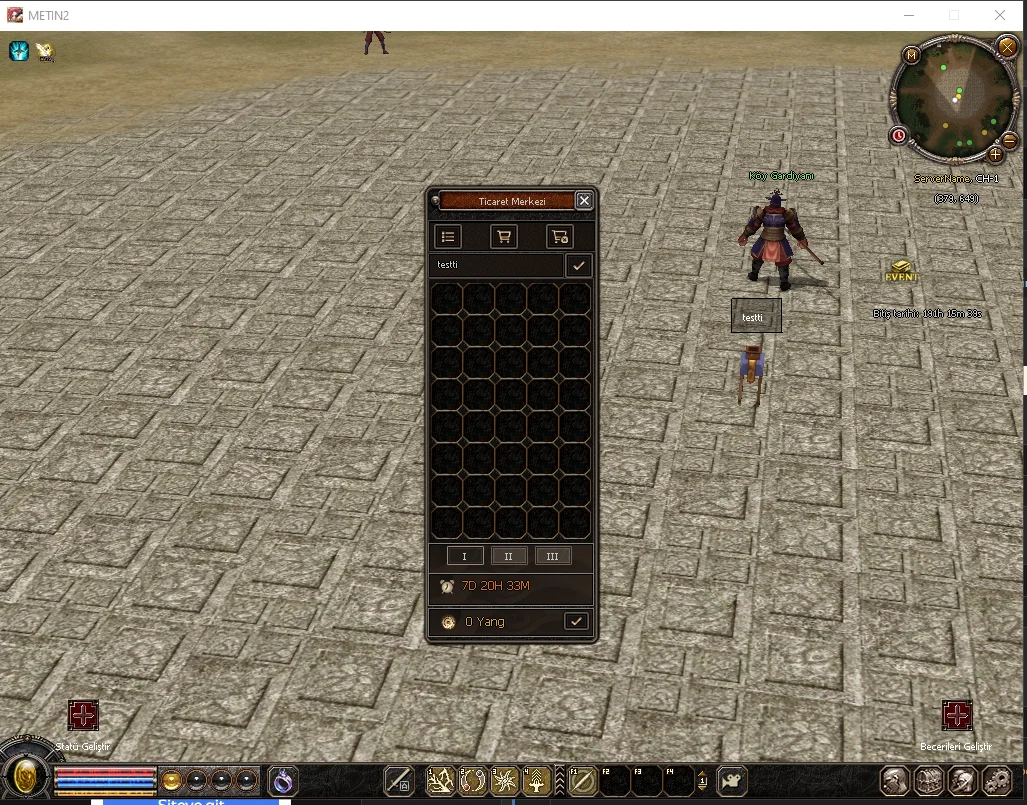Close the Ticaret Merkezi window

tap(584, 201)
